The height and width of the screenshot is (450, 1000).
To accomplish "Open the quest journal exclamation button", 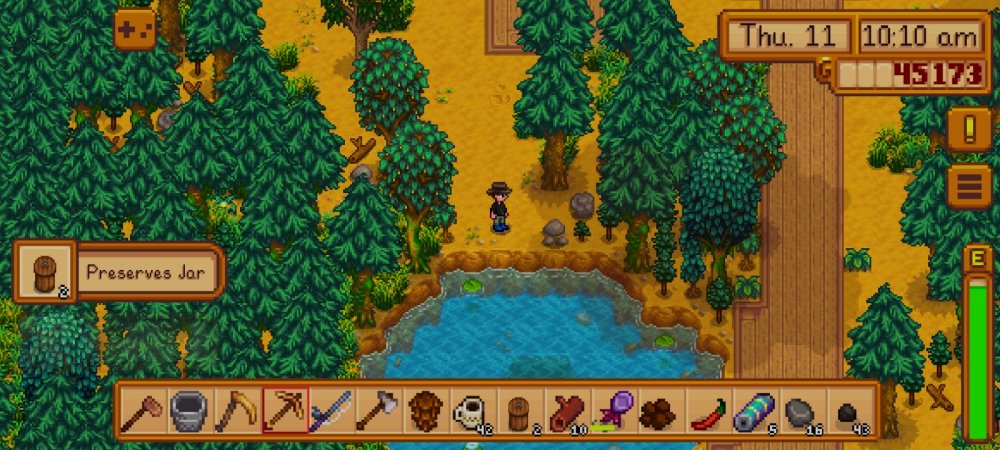I will [x=968, y=129].
